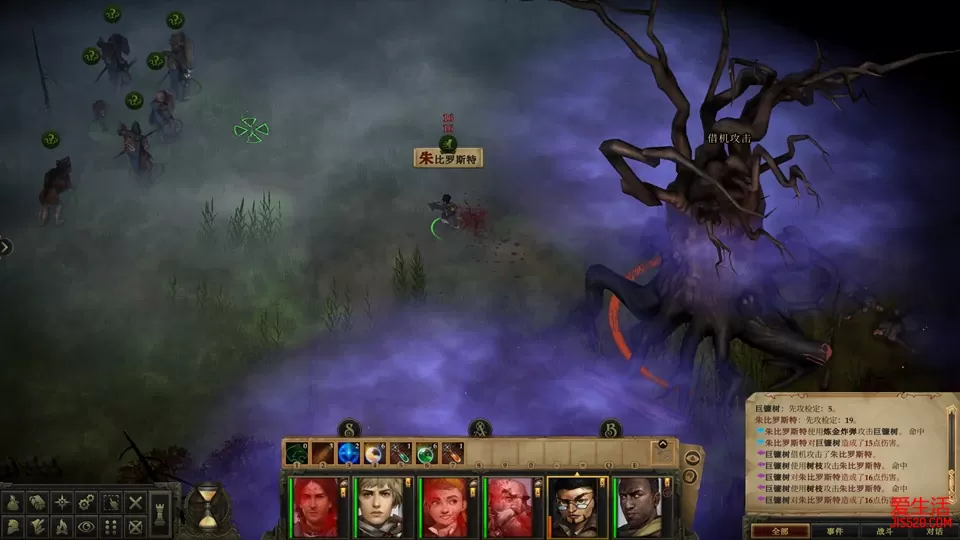Select the red-haired character portrait

point(316,506)
